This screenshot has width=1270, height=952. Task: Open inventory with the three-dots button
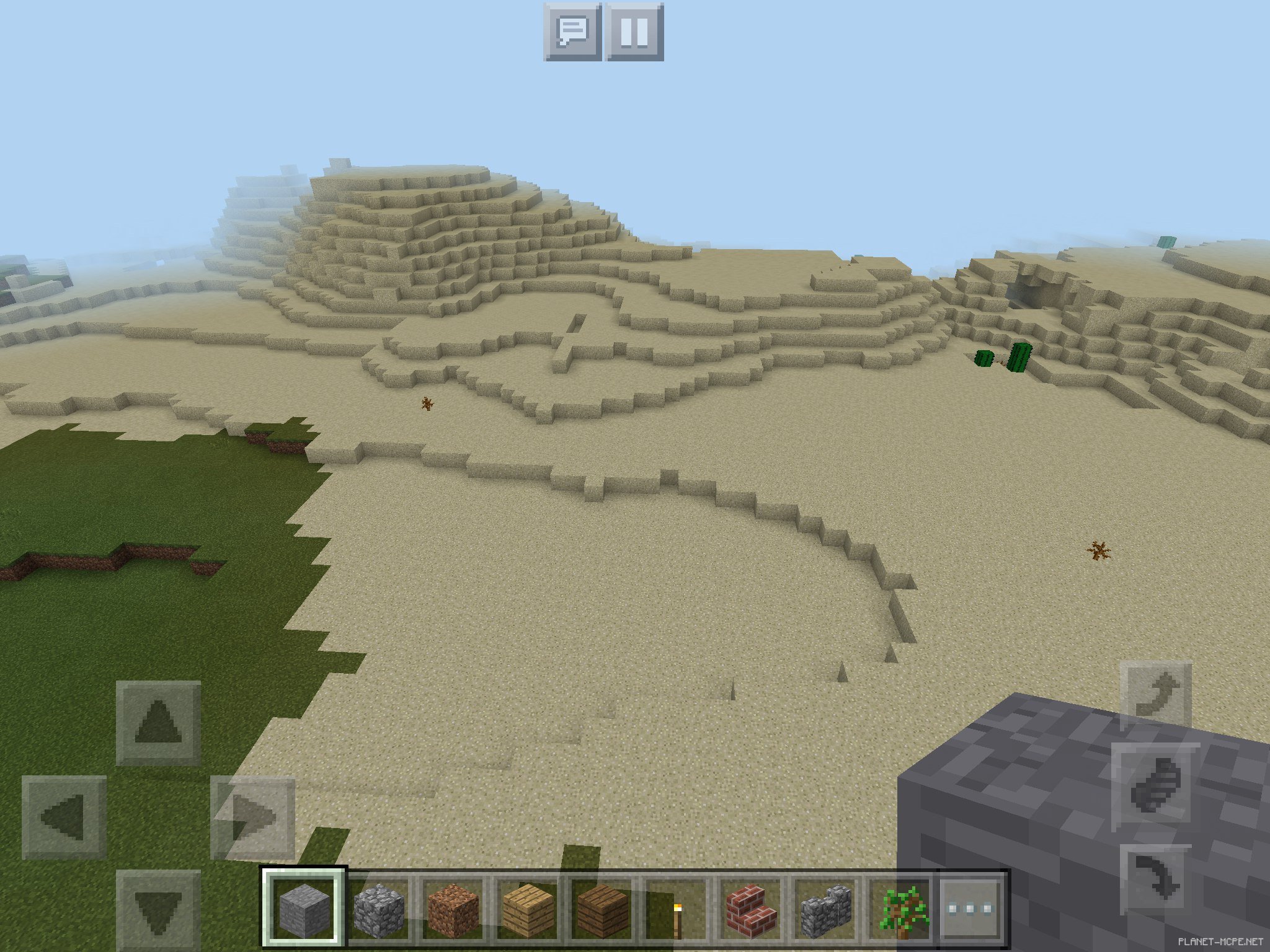(x=970, y=909)
